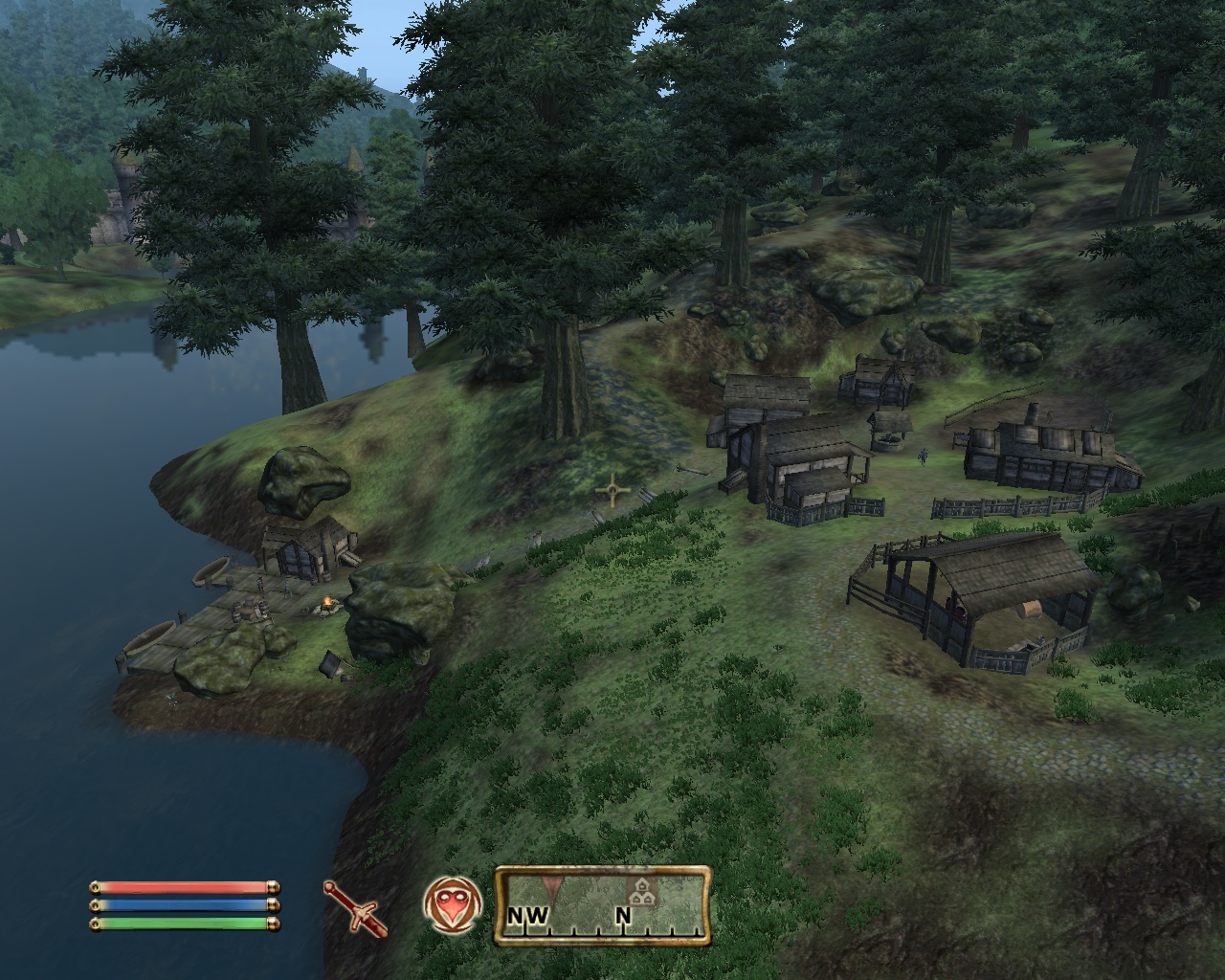1225x980 pixels.
Task: Click the red quest arrow on compass
Action: (551, 885)
